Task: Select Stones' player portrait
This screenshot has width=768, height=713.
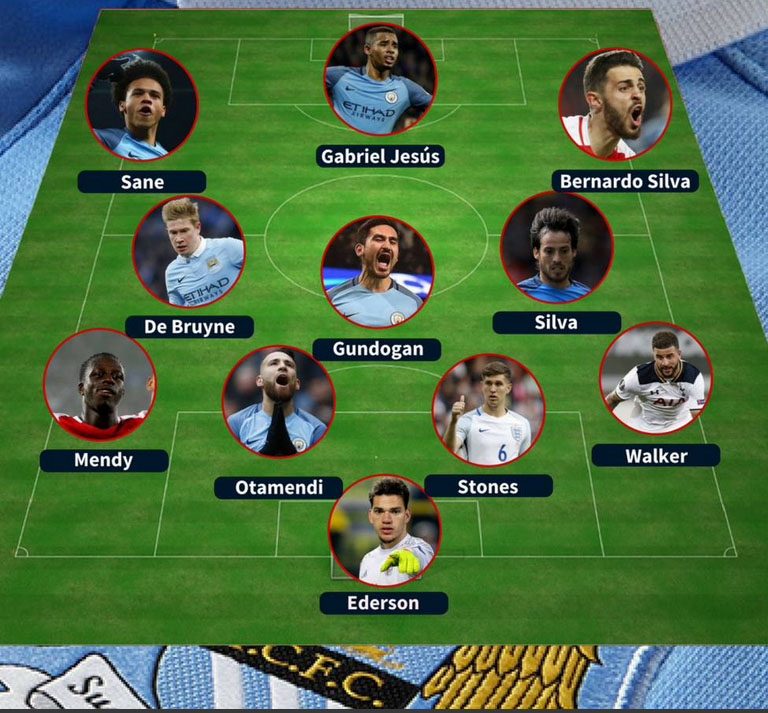Action: point(488,410)
